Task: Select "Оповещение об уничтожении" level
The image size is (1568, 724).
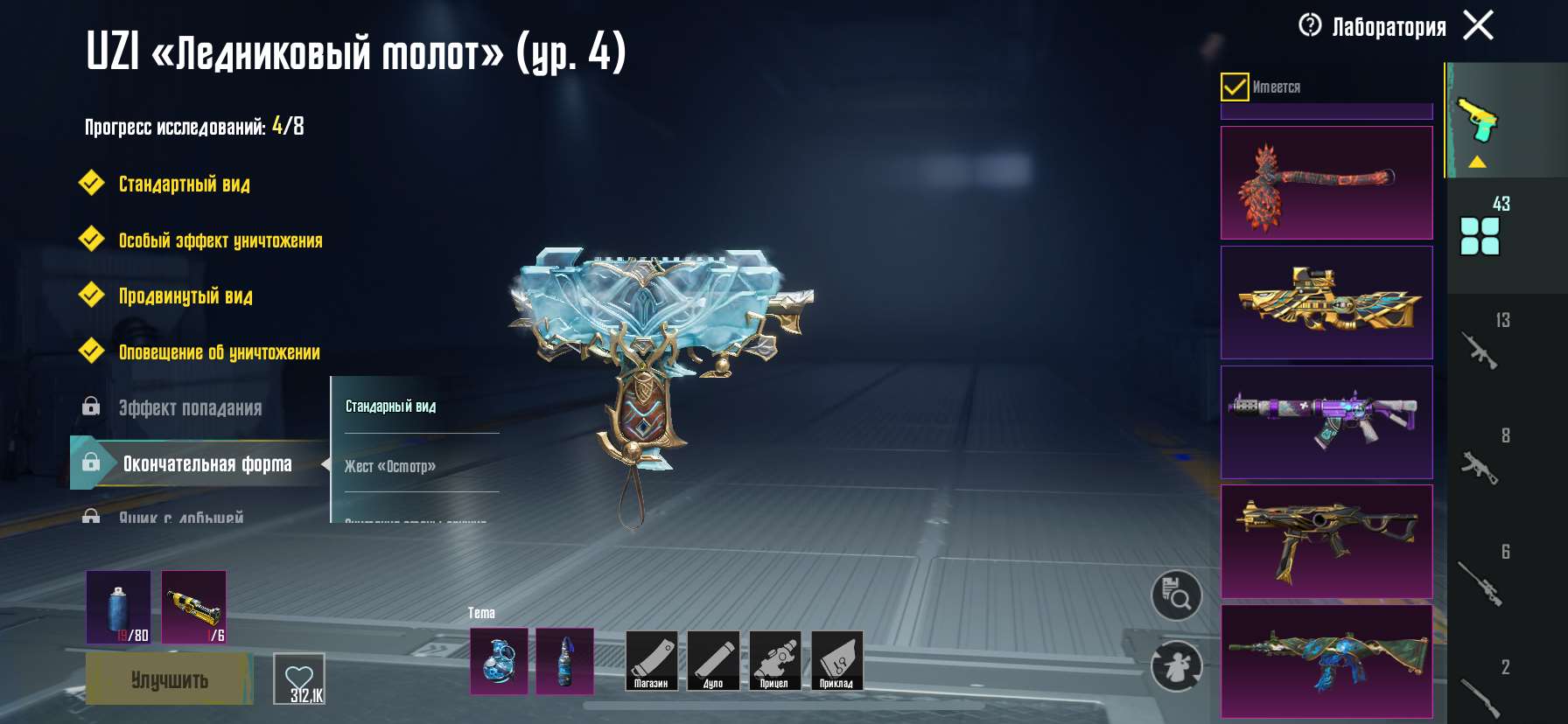Action: pos(219,352)
